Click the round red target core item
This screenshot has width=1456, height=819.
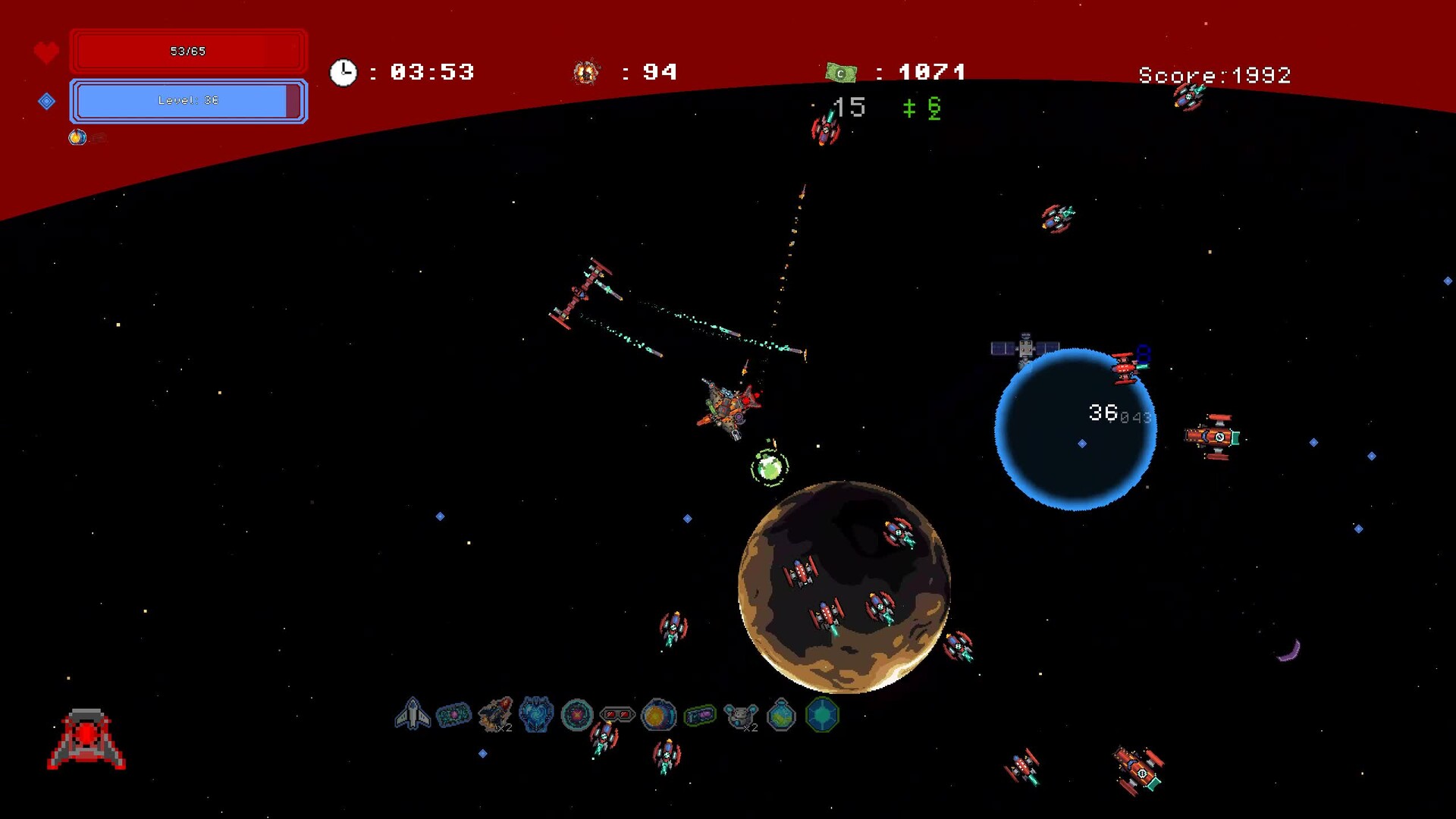coord(577,714)
